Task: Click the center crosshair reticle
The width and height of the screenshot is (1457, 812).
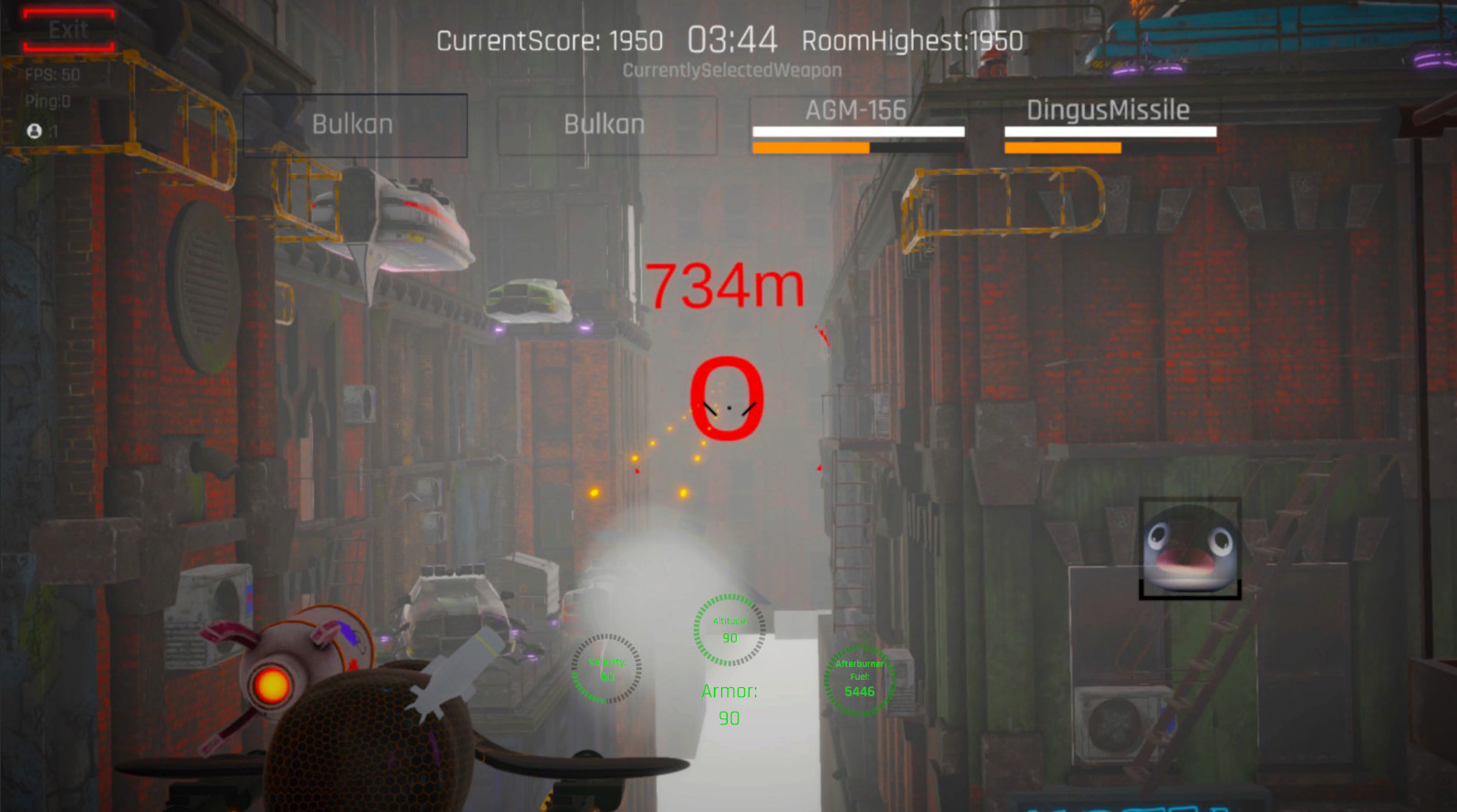Action: click(728, 406)
